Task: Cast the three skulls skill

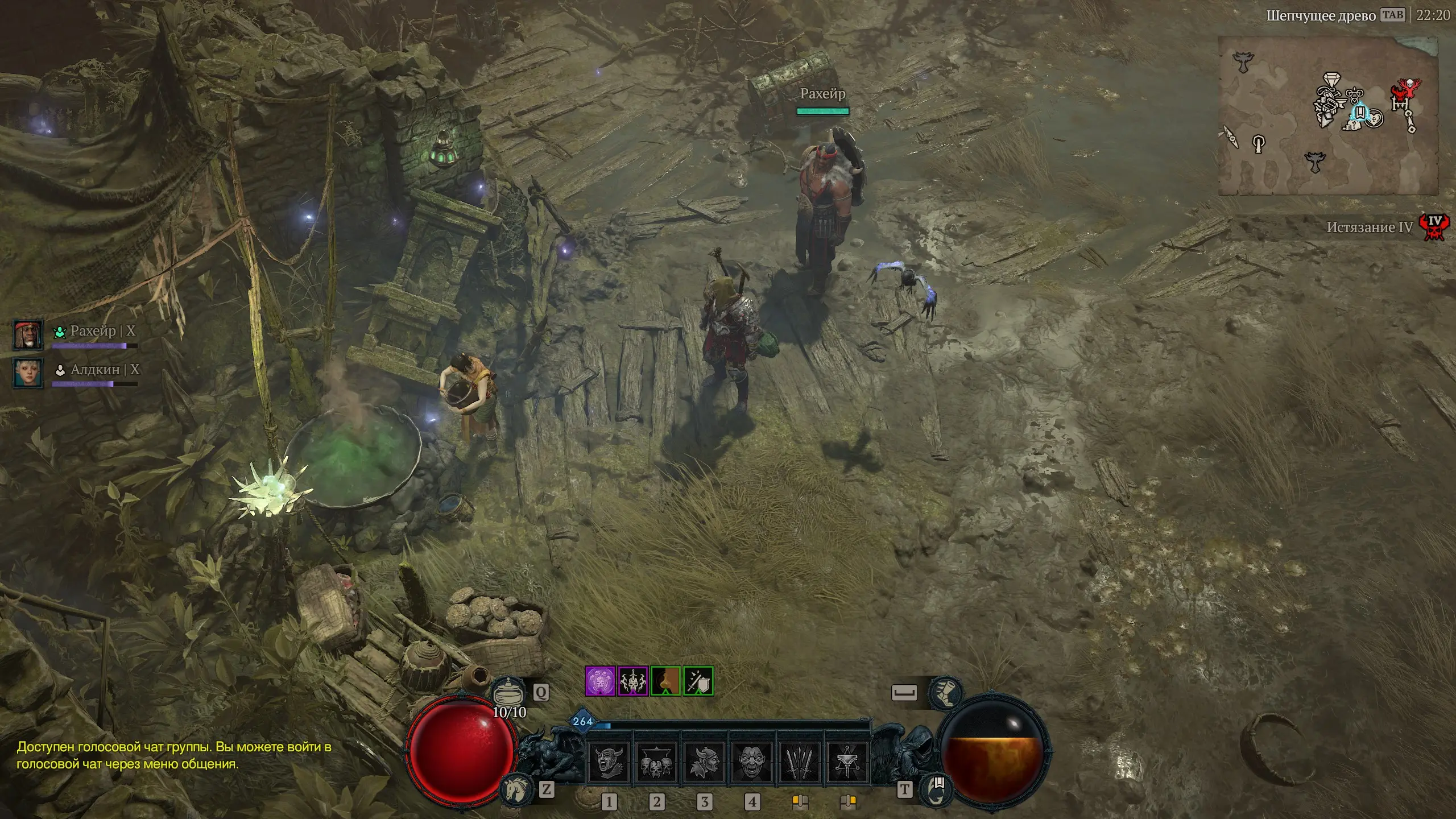Action: click(655, 762)
